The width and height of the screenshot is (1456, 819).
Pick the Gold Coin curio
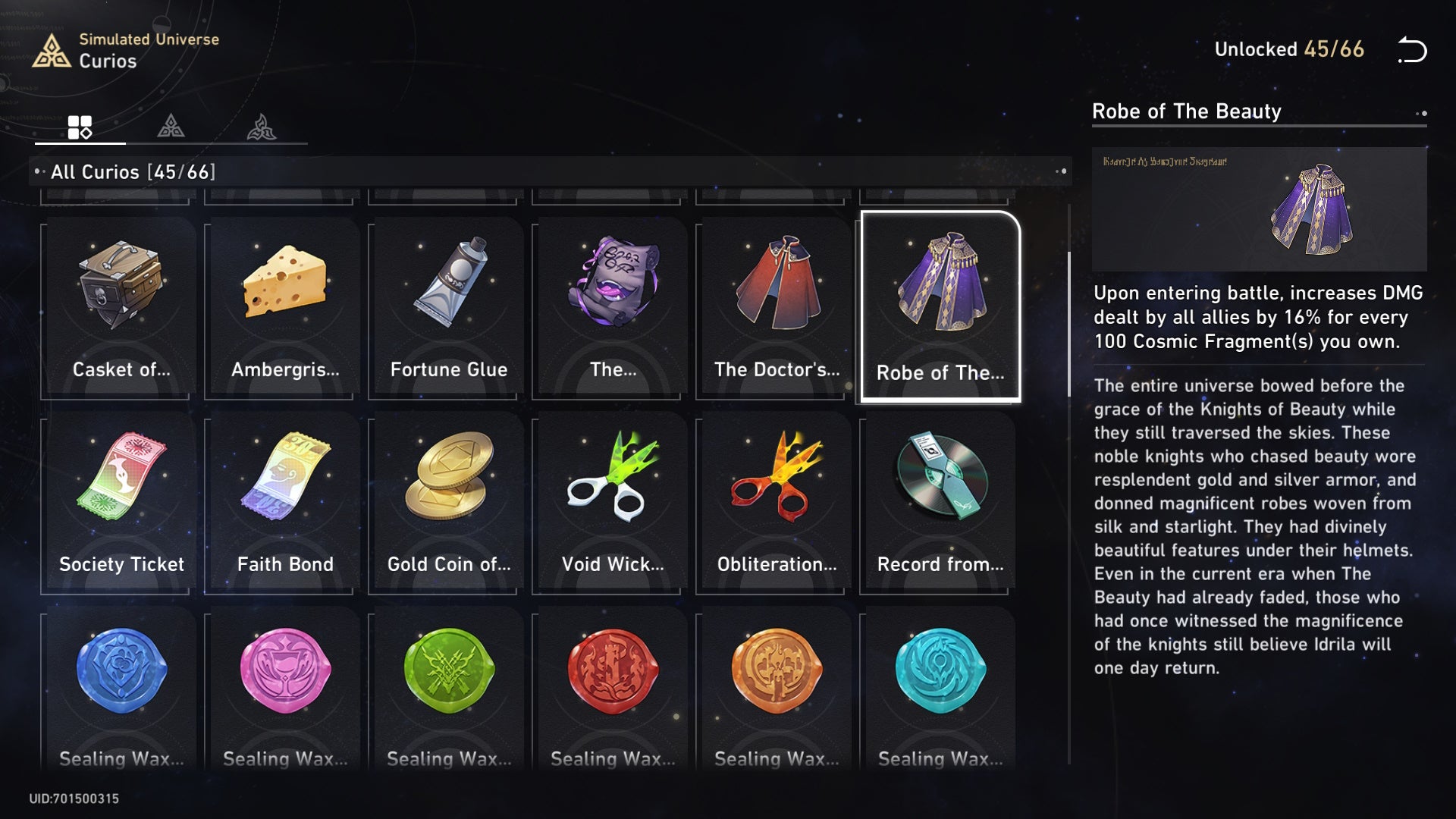point(448,502)
